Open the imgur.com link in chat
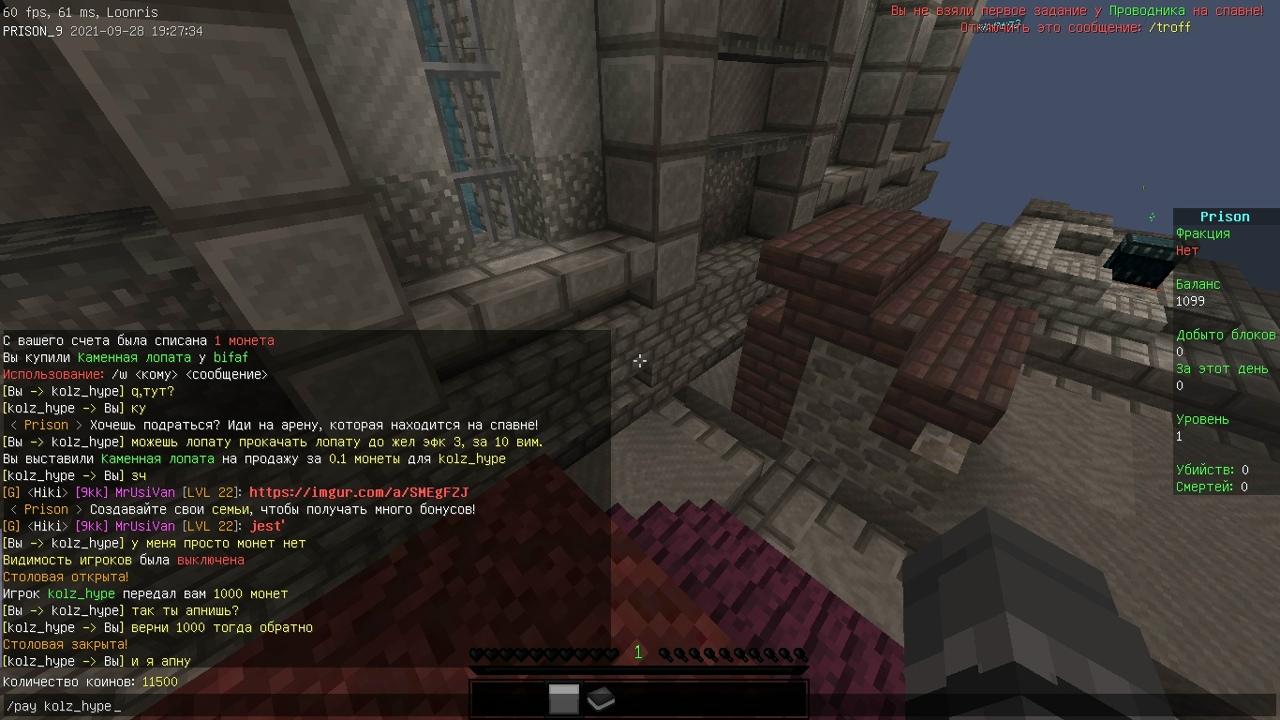This screenshot has width=1280, height=720. pyautogui.click(x=358, y=493)
